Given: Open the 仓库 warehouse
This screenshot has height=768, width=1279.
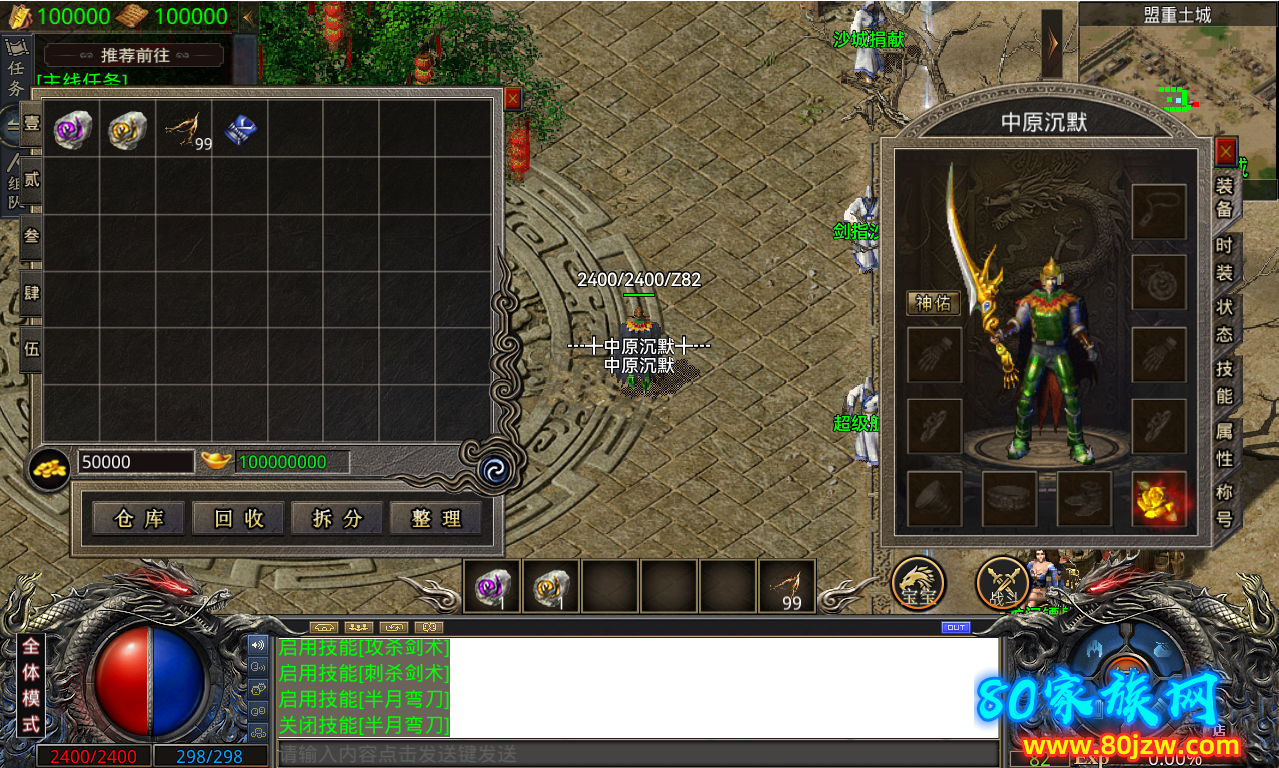Looking at the screenshot, I should [x=138, y=518].
